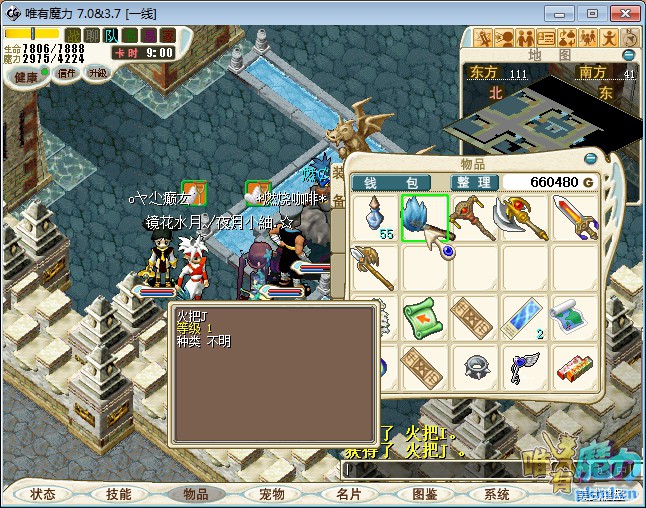Click the 信件 mail button
The image size is (646, 508).
click(x=67, y=73)
